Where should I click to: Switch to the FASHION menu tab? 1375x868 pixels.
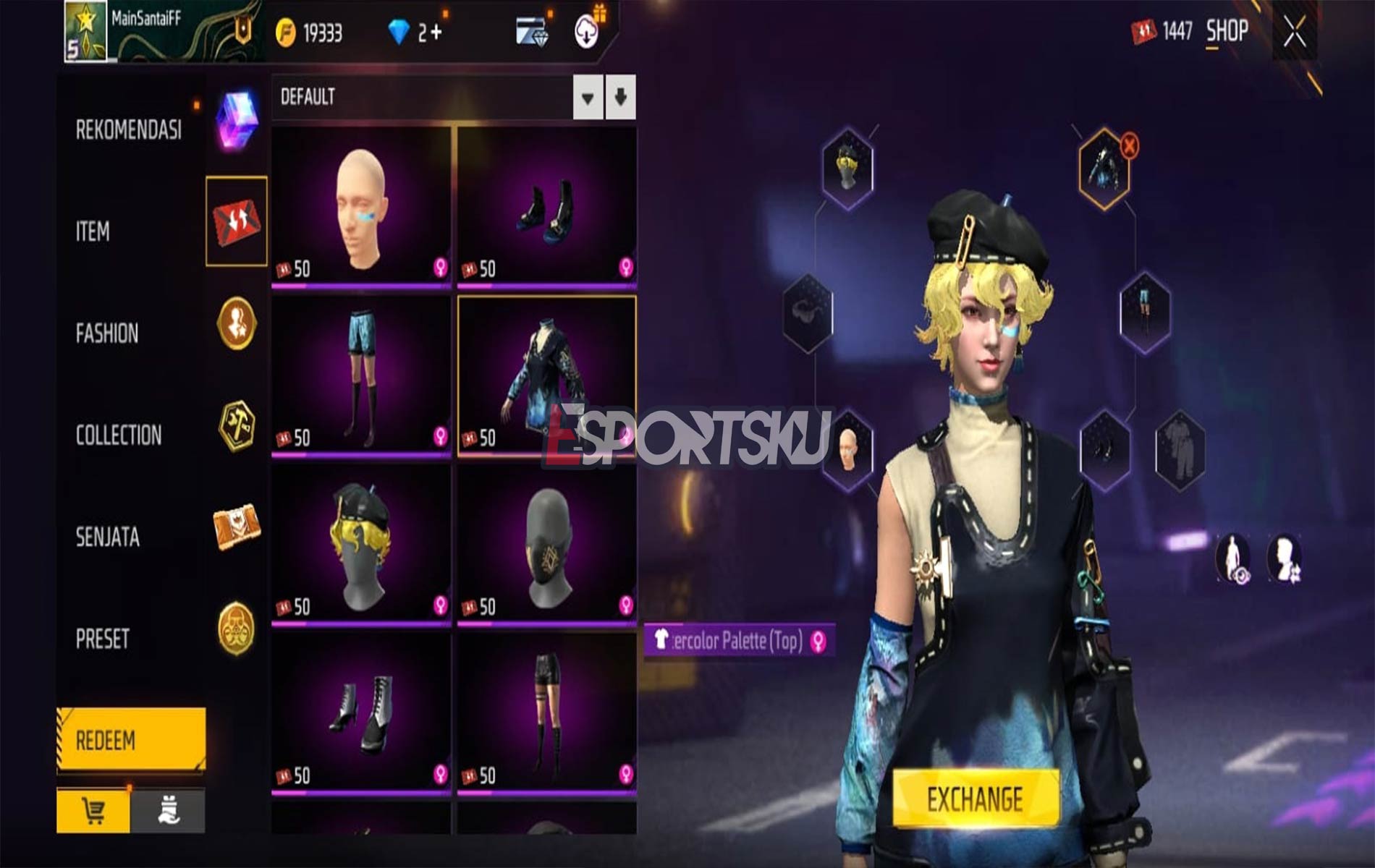[x=106, y=334]
